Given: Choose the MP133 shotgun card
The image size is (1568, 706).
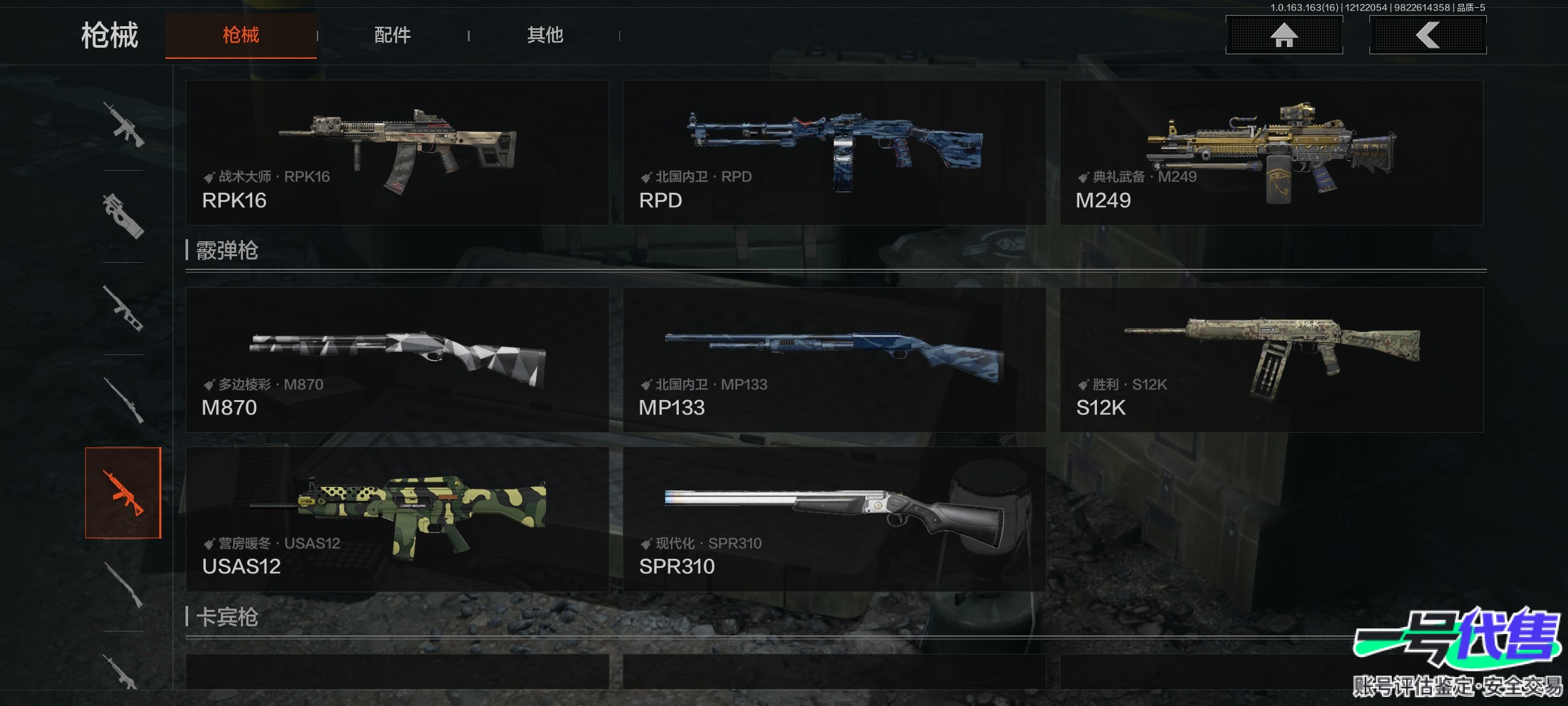Looking at the screenshot, I should (x=834, y=360).
